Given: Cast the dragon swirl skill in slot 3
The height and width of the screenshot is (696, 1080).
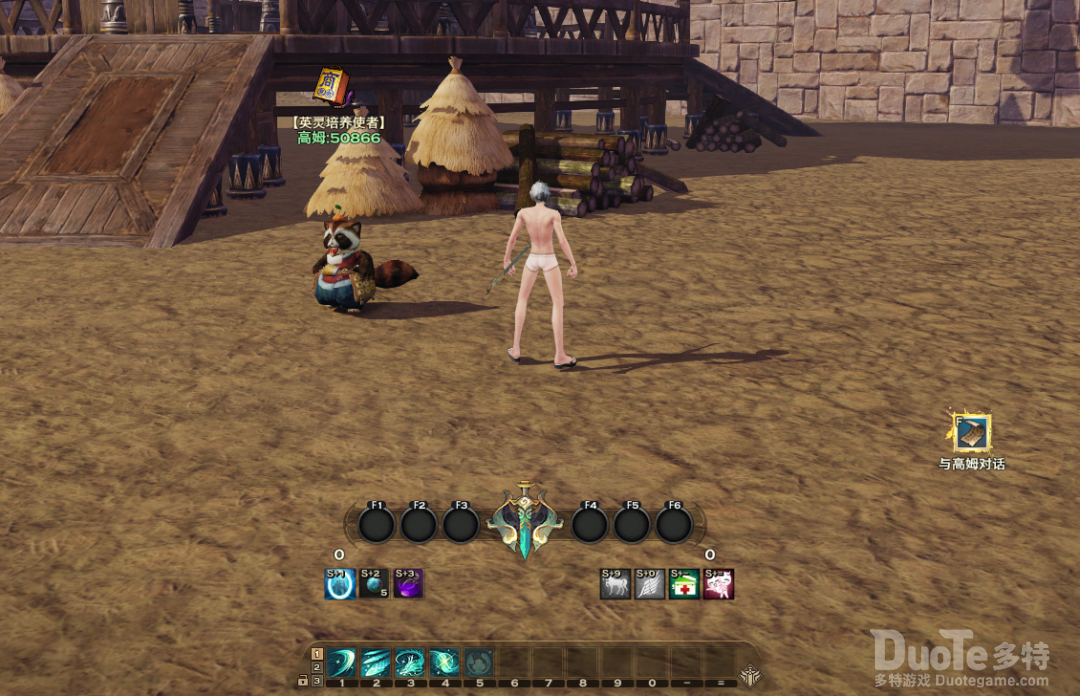Looking at the screenshot, I should [410, 662].
